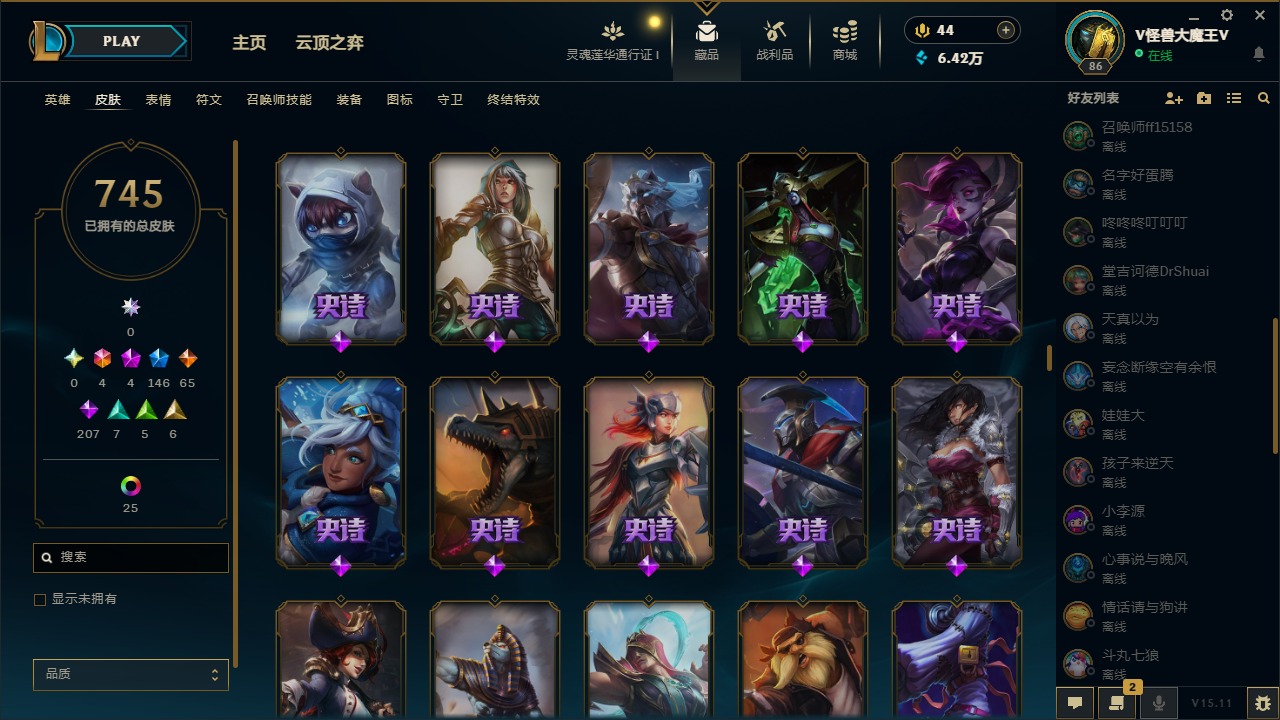This screenshot has height=720, width=1280.
Task: Open the friend list search magnifier icon
Action: 1264,98
